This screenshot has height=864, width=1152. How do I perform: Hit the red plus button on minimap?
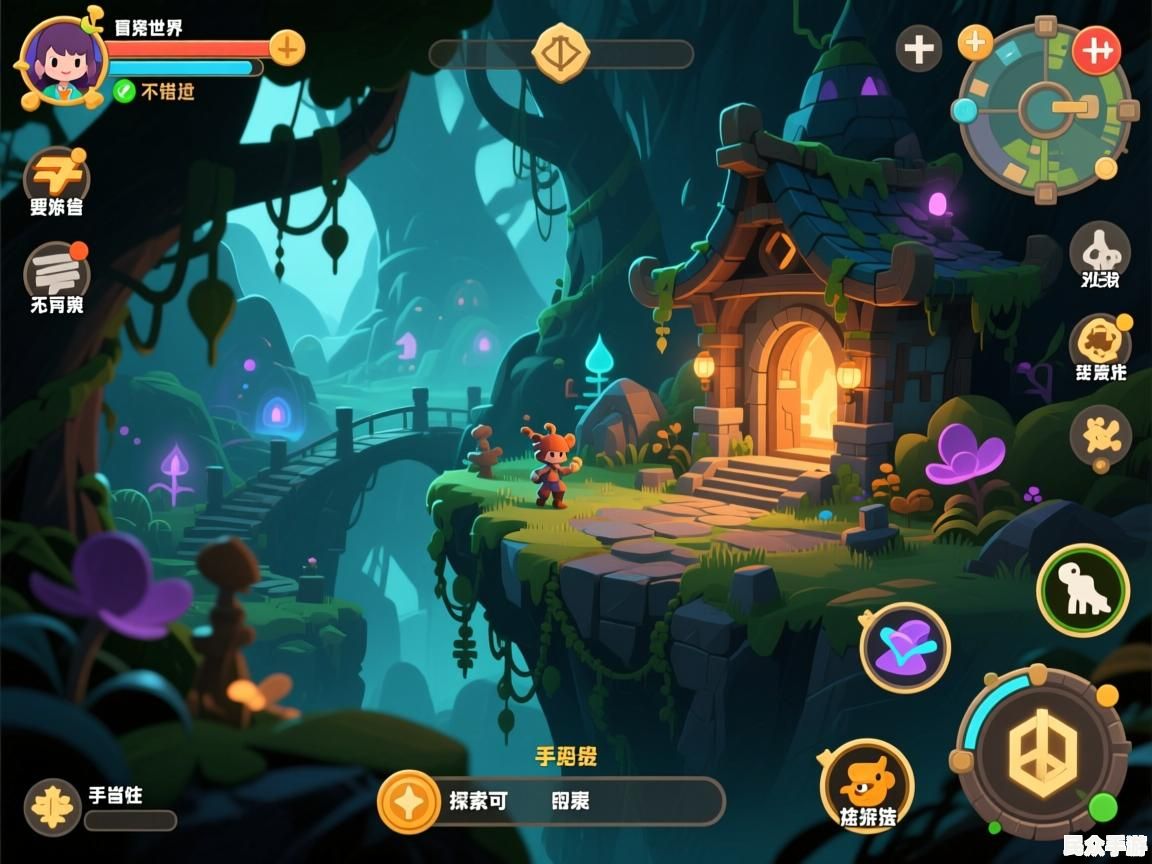tap(1097, 50)
